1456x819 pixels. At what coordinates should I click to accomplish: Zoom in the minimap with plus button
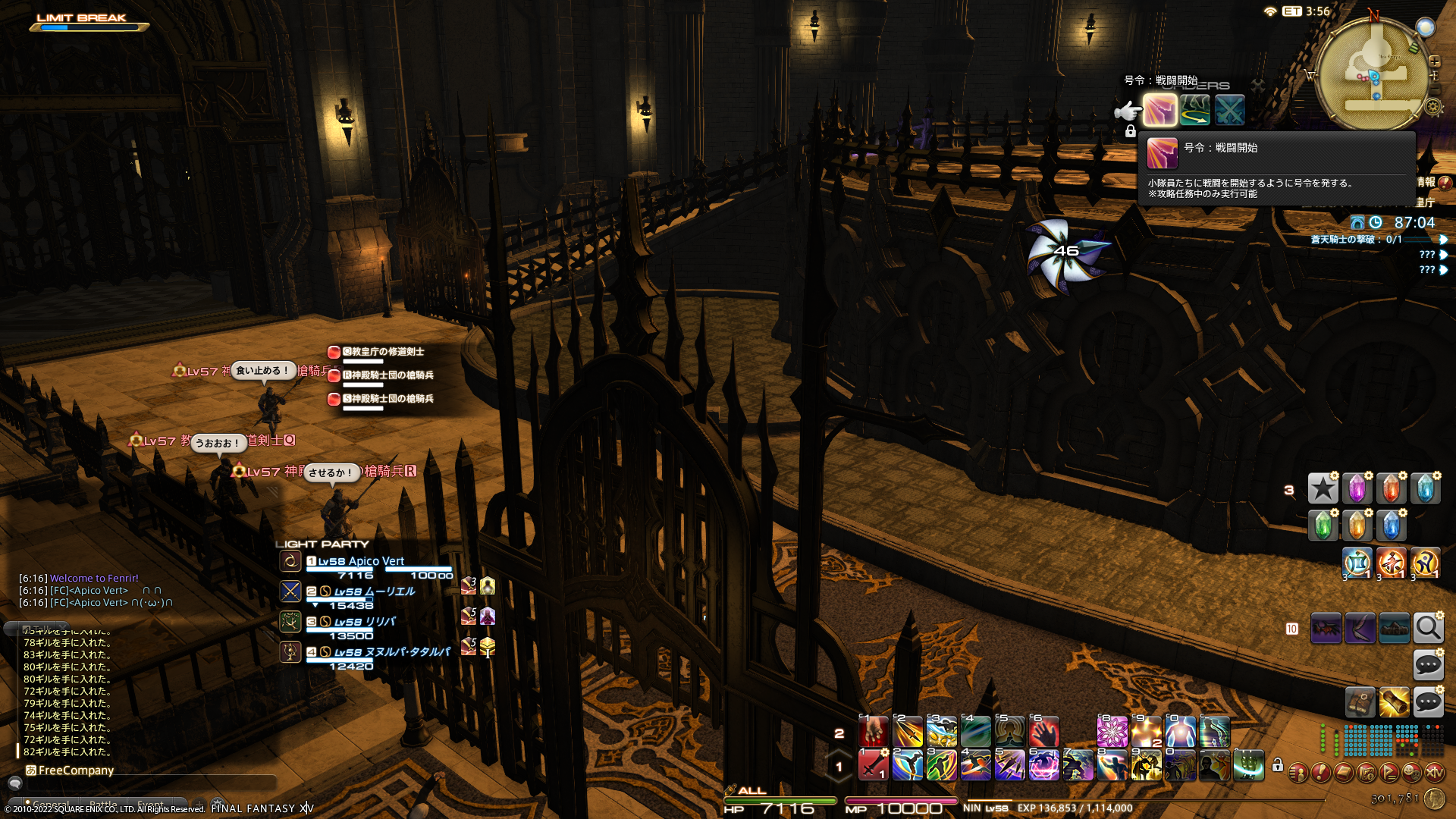(x=1434, y=61)
